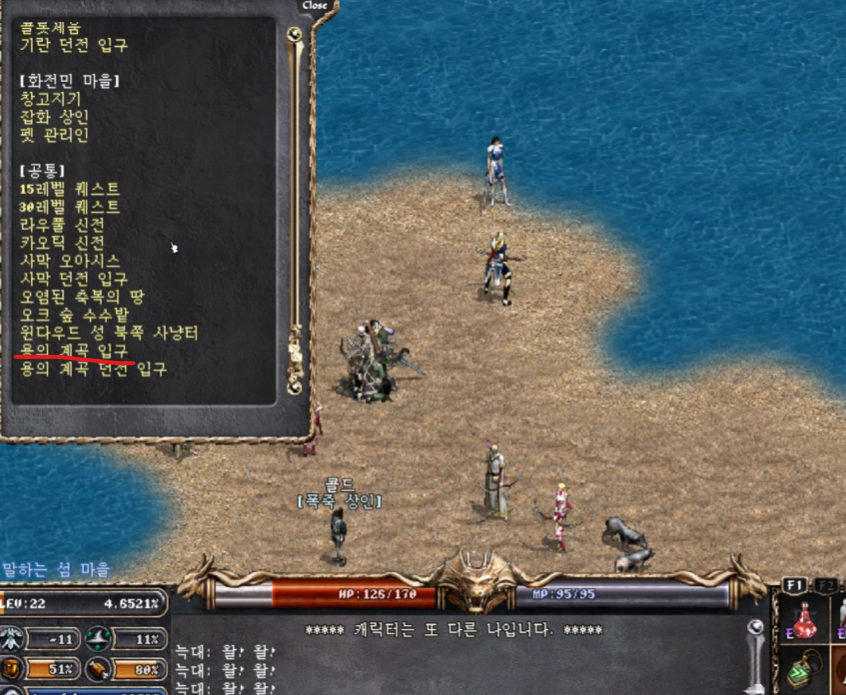Select the underlined 용의 계곡 입구 entry
The width and height of the screenshot is (846, 695).
pyautogui.click(x=74, y=351)
